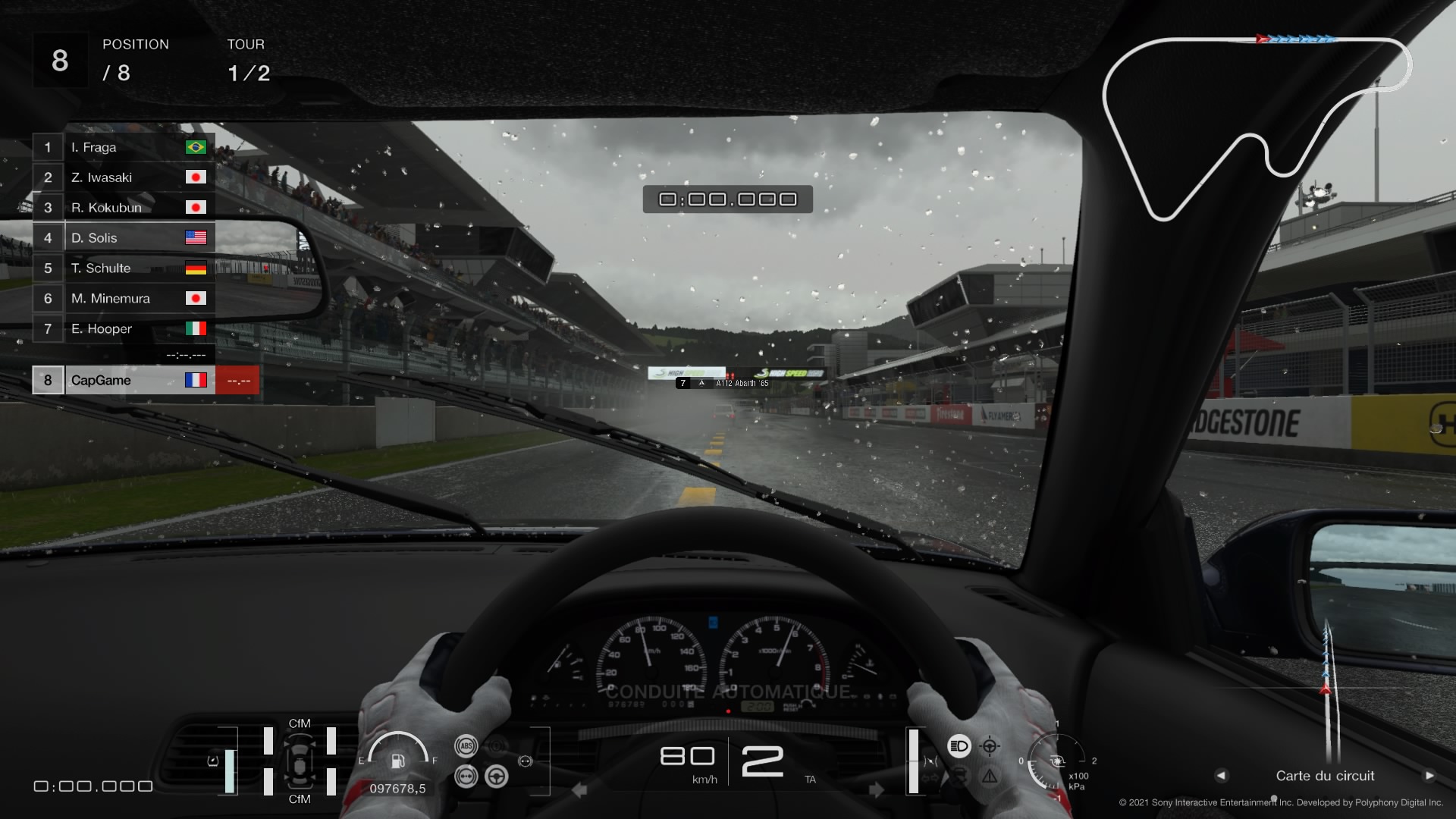Select the crosshair steering icon beside headlights
Image resolution: width=1456 pixels, height=819 pixels.
(990, 746)
